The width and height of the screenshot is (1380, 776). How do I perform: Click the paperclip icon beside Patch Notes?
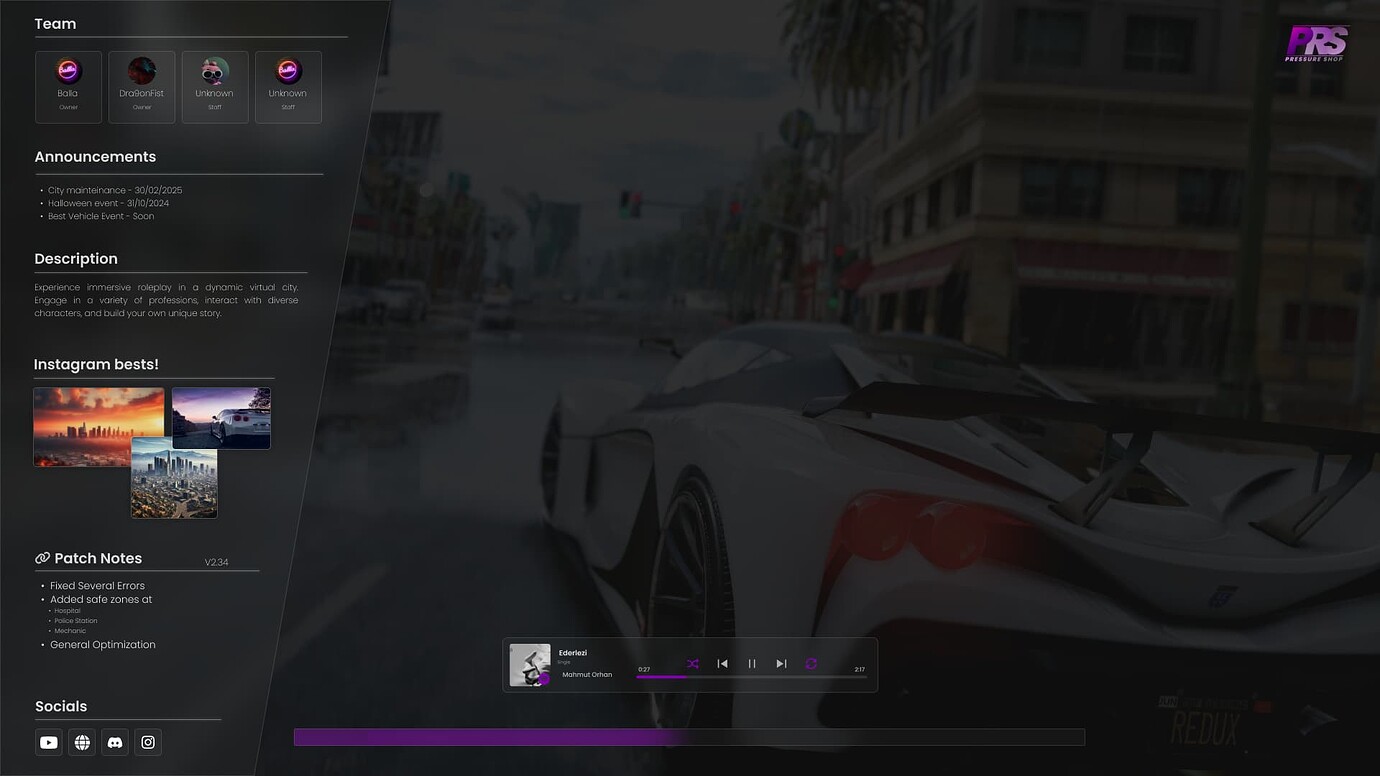point(41,557)
